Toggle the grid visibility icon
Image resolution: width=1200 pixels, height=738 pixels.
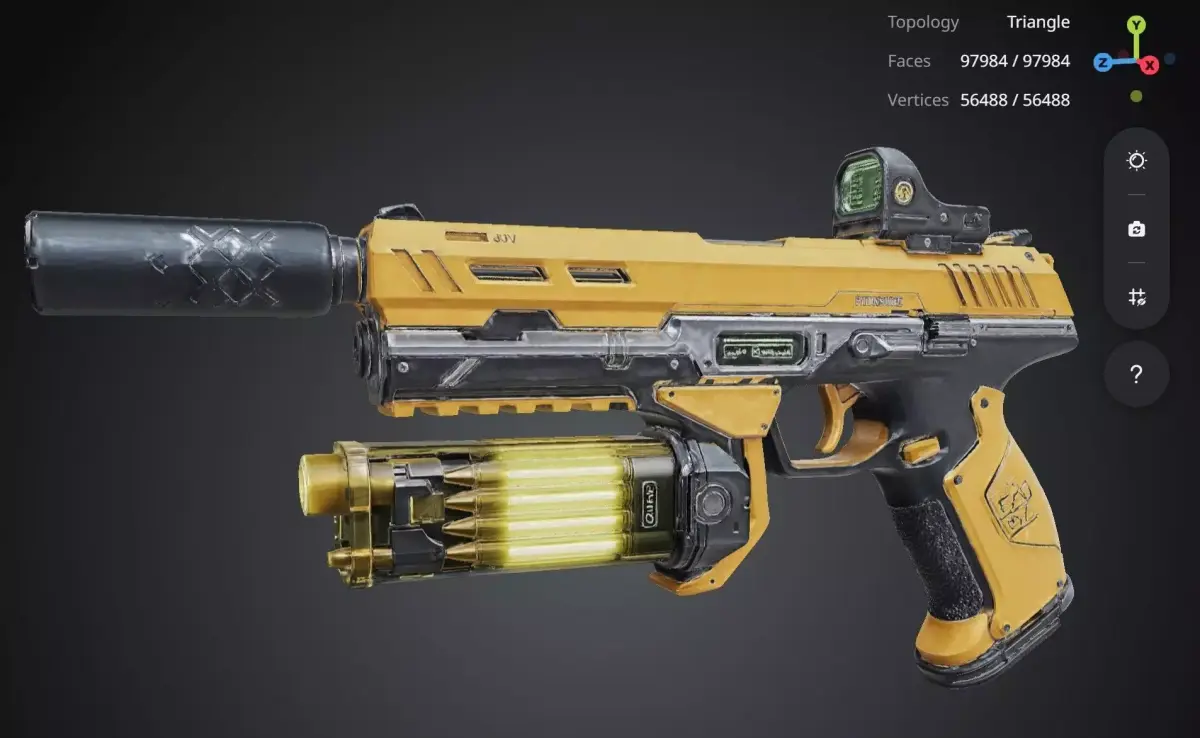(1136, 297)
